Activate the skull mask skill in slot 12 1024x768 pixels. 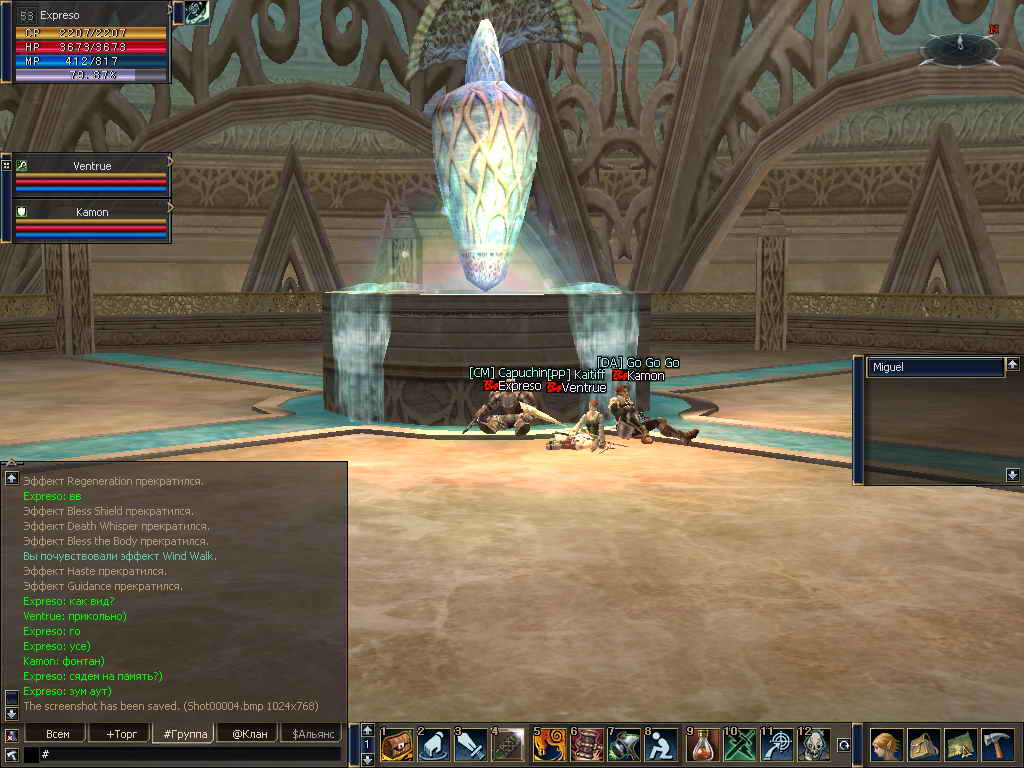click(x=814, y=746)
